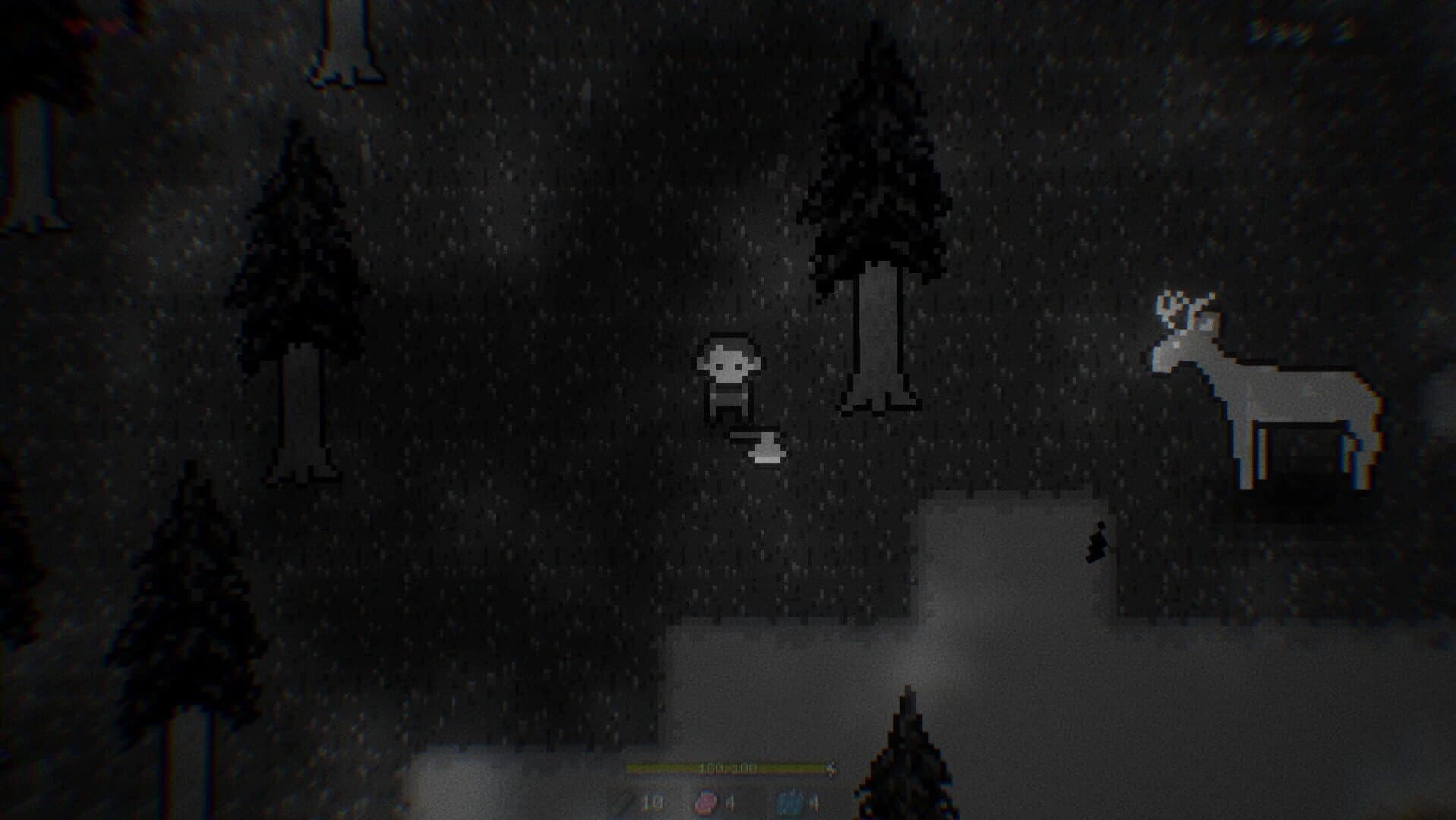Click the 100/100 health readout
Screen dimensions: 1456x820
click(727, 767)
